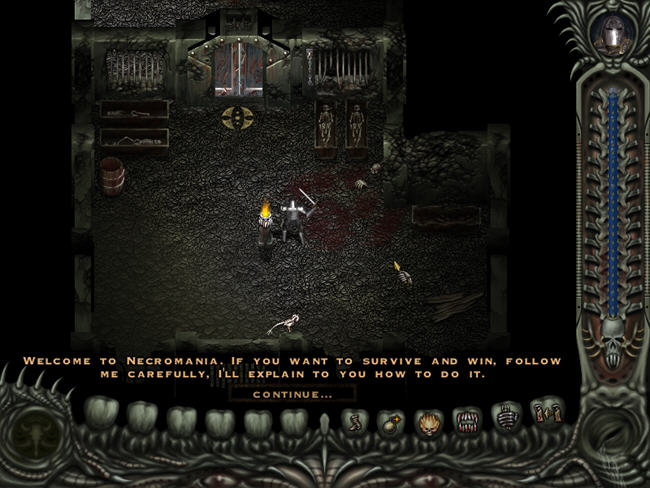Screen dimensions: 650x488
Task: Use the skeletal hand icon
Action: (x=508, y=417)
